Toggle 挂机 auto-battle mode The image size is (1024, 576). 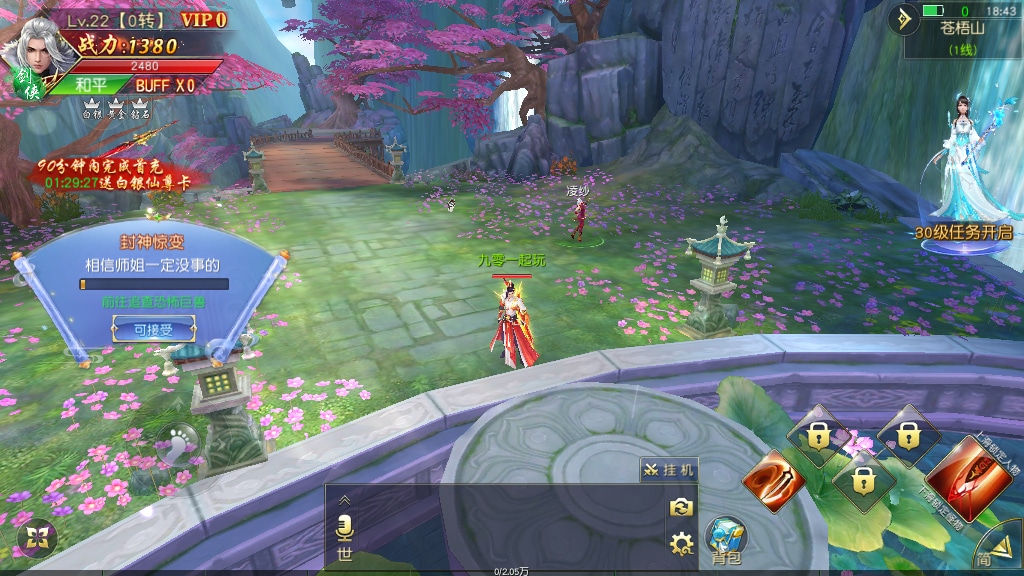pyautogui.click(x=669, y=470)
